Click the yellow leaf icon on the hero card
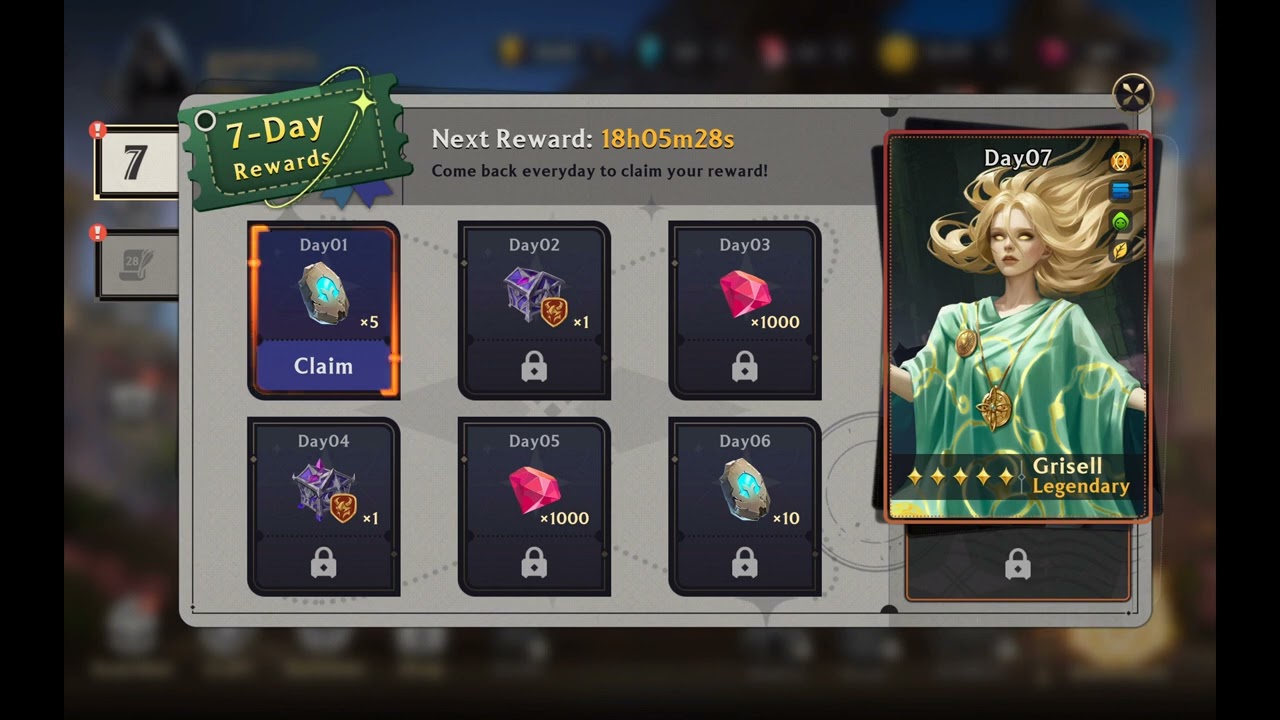This screenshot has height=720, width=1280. click(1122, 250)
